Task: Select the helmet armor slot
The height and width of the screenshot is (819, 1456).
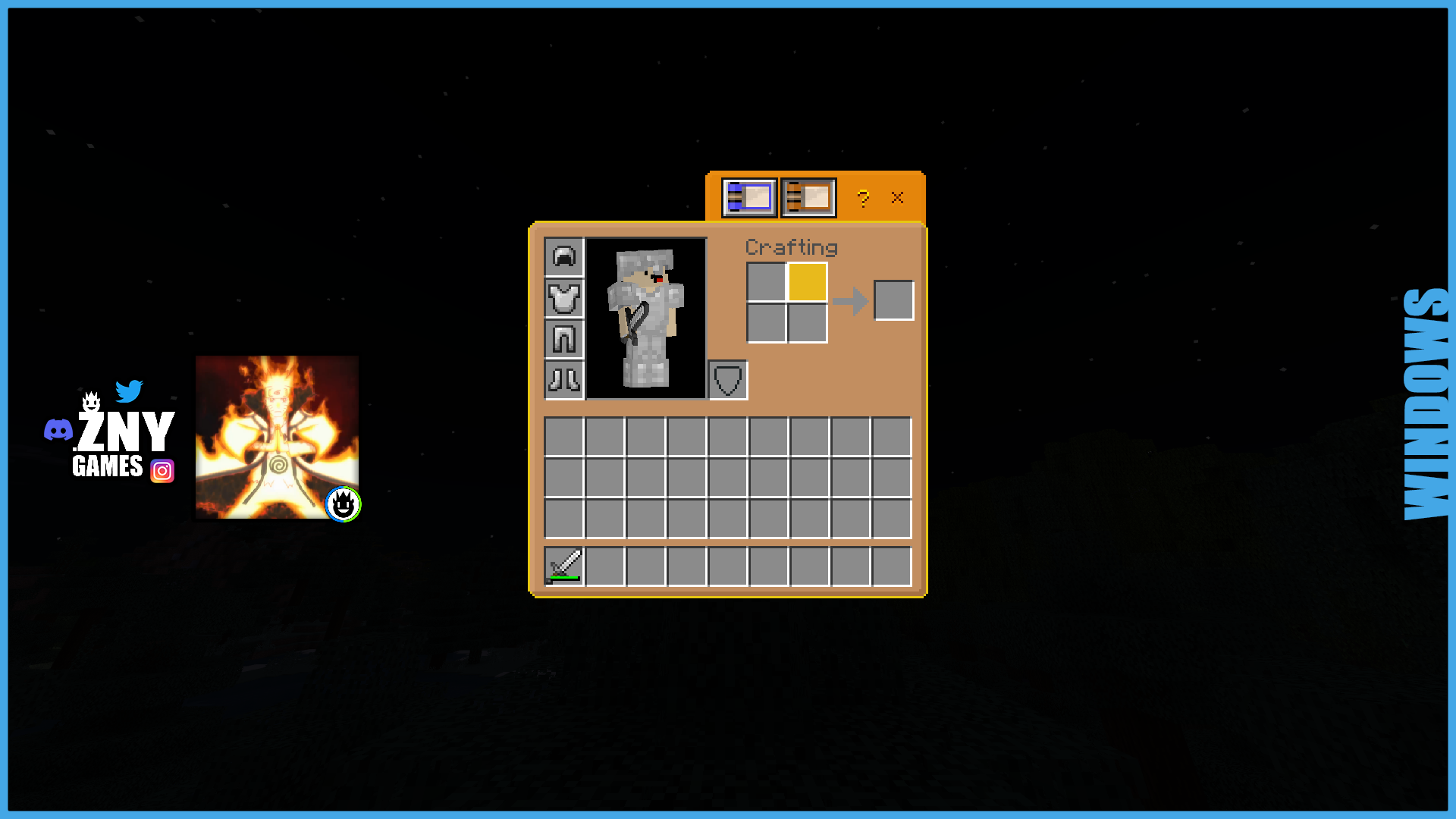Action: tap(564, 257)
